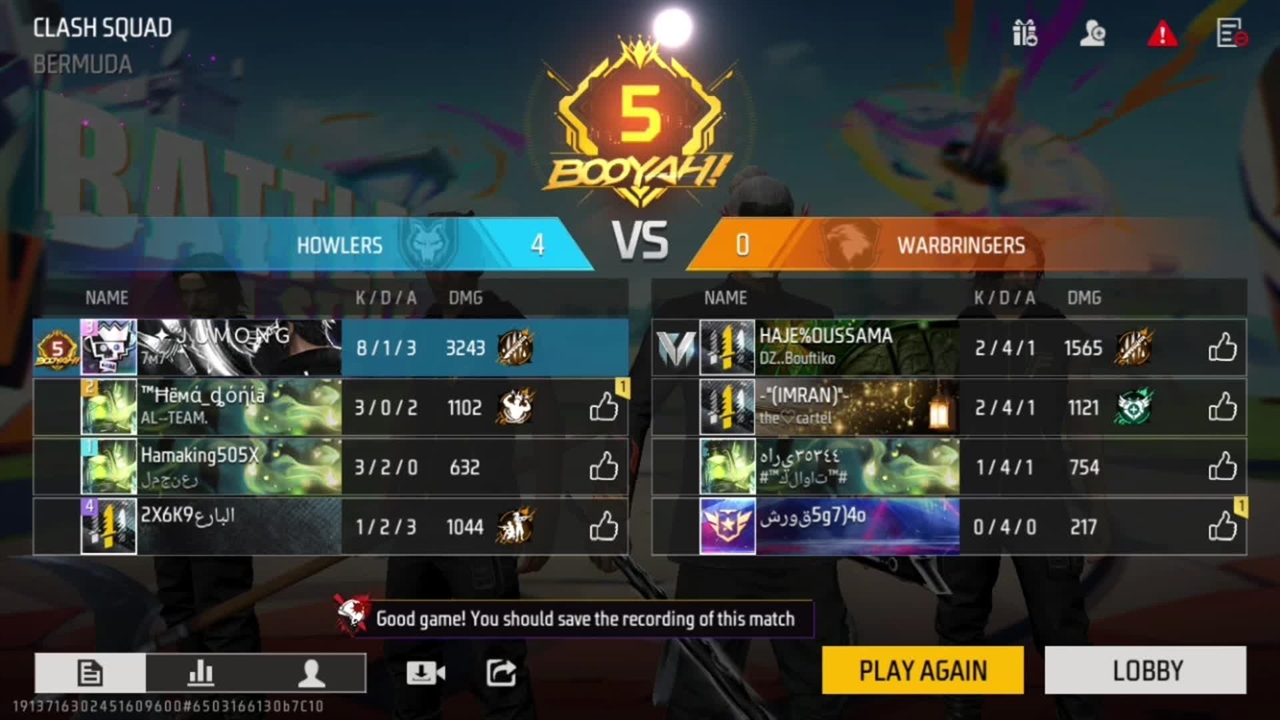Open the document list icon at top right
The image size is (1280, 720).
point(1231,34)
